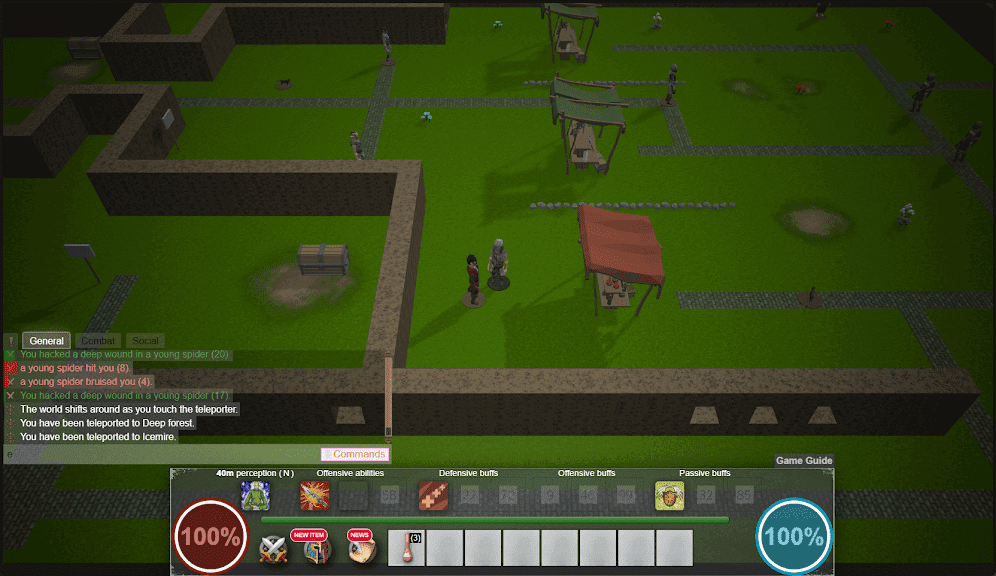Screen dimensions: 996x576
Task: Click the exclamation mark chat icon
Action: (11, 341)
